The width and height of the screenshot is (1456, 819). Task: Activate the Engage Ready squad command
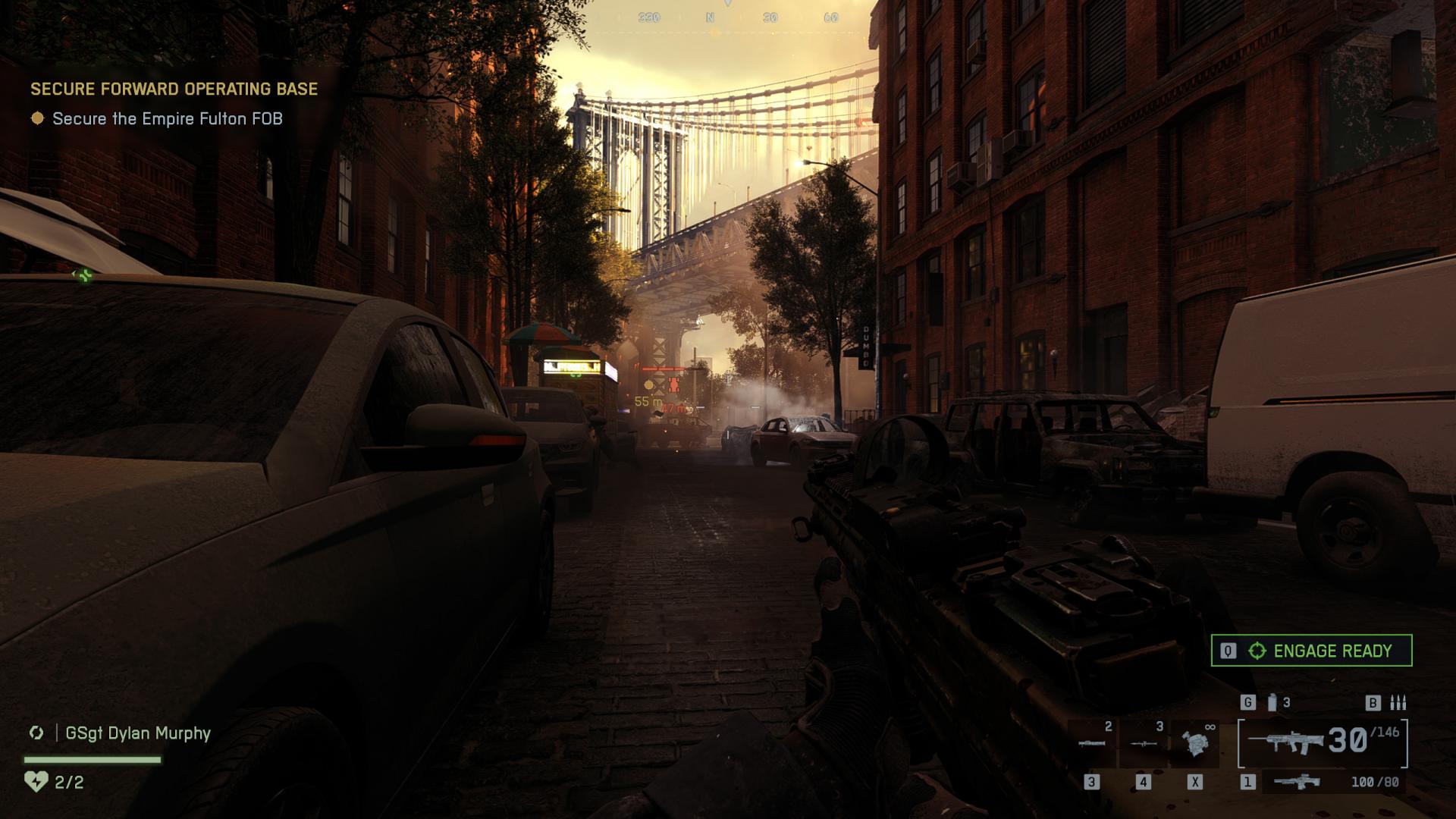pyautogui.click(x=1311, y=651)
